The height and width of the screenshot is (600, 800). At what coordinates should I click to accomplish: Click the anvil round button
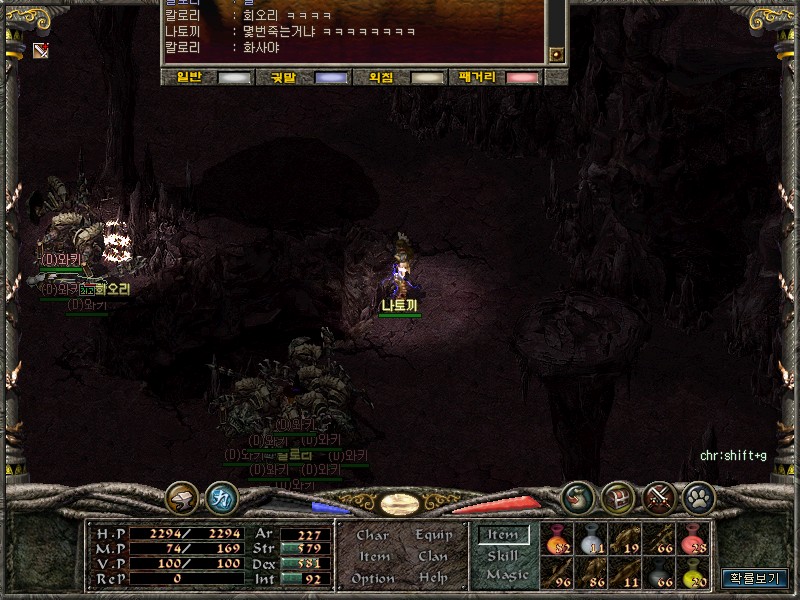pyautogui.click(x=182, y=497)
